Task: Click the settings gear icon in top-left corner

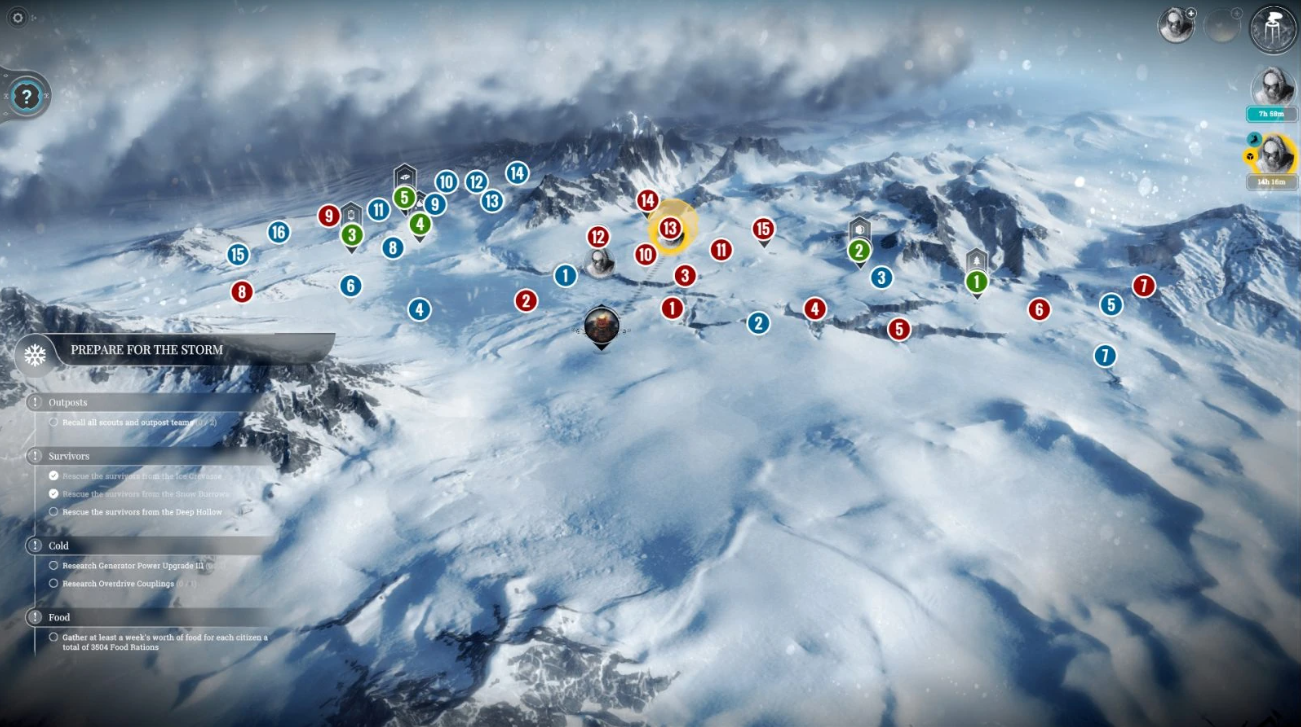Action: [16, 16]
